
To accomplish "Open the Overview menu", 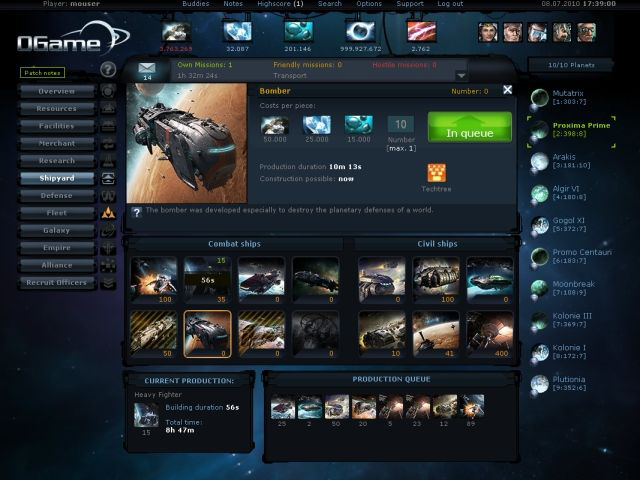I will pos(56,91).
